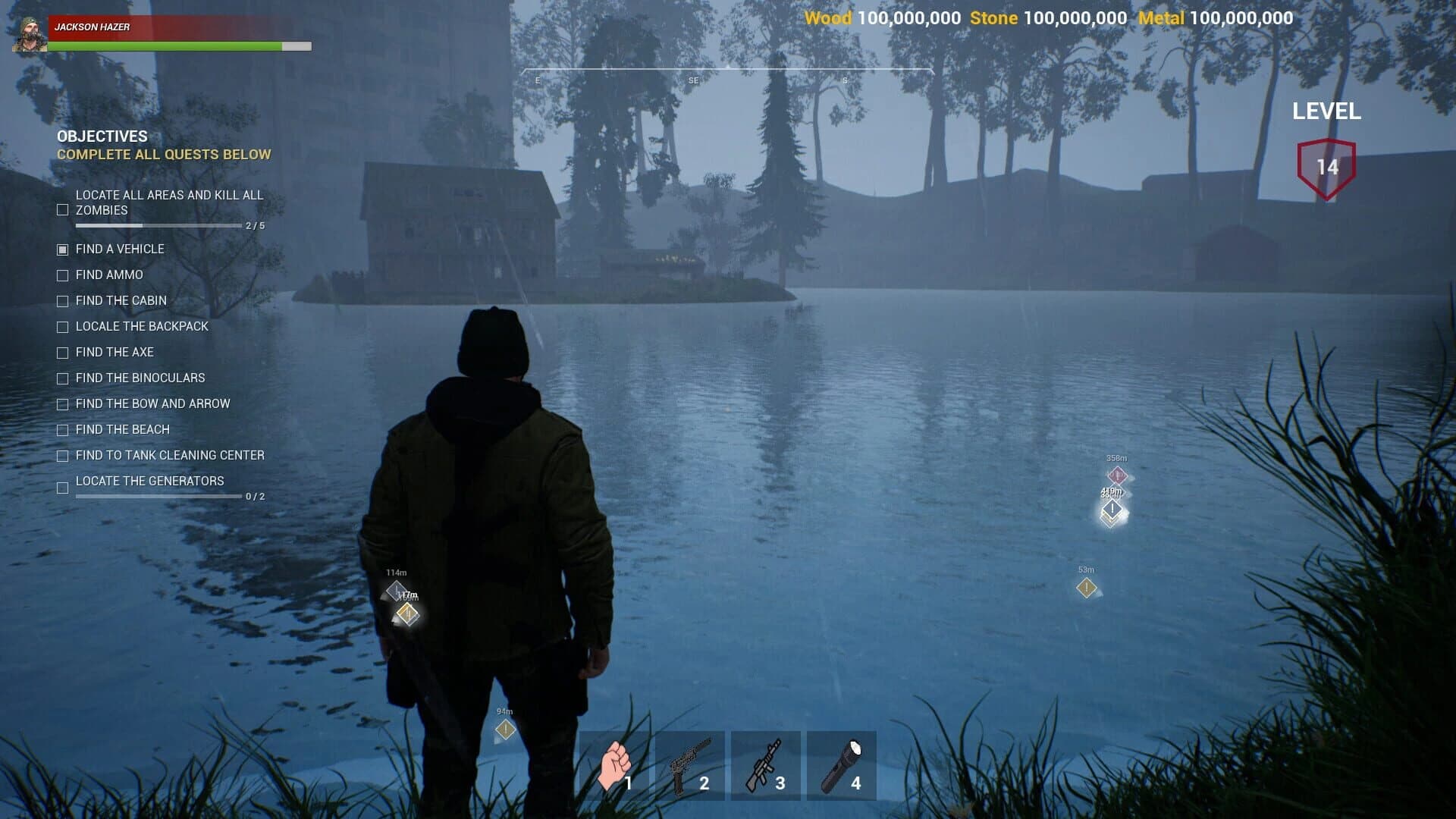Equip the pistol in hotbar slot 2
1456x819 pixels.
tap(689, 764)
